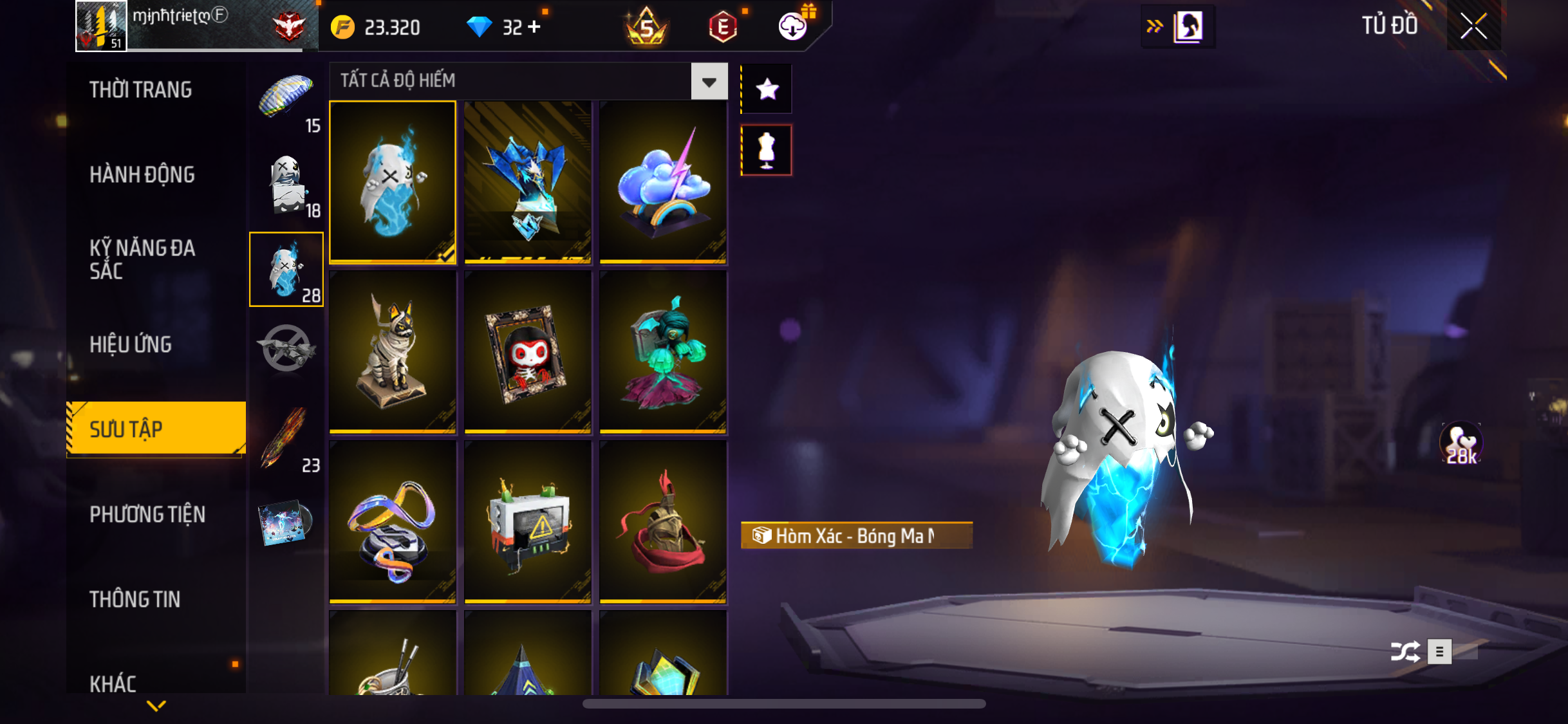Select the Kỹ Năng Đa Sắc tab
The height and width of the screenshot is (724, 1568).
tap(142, 259)
